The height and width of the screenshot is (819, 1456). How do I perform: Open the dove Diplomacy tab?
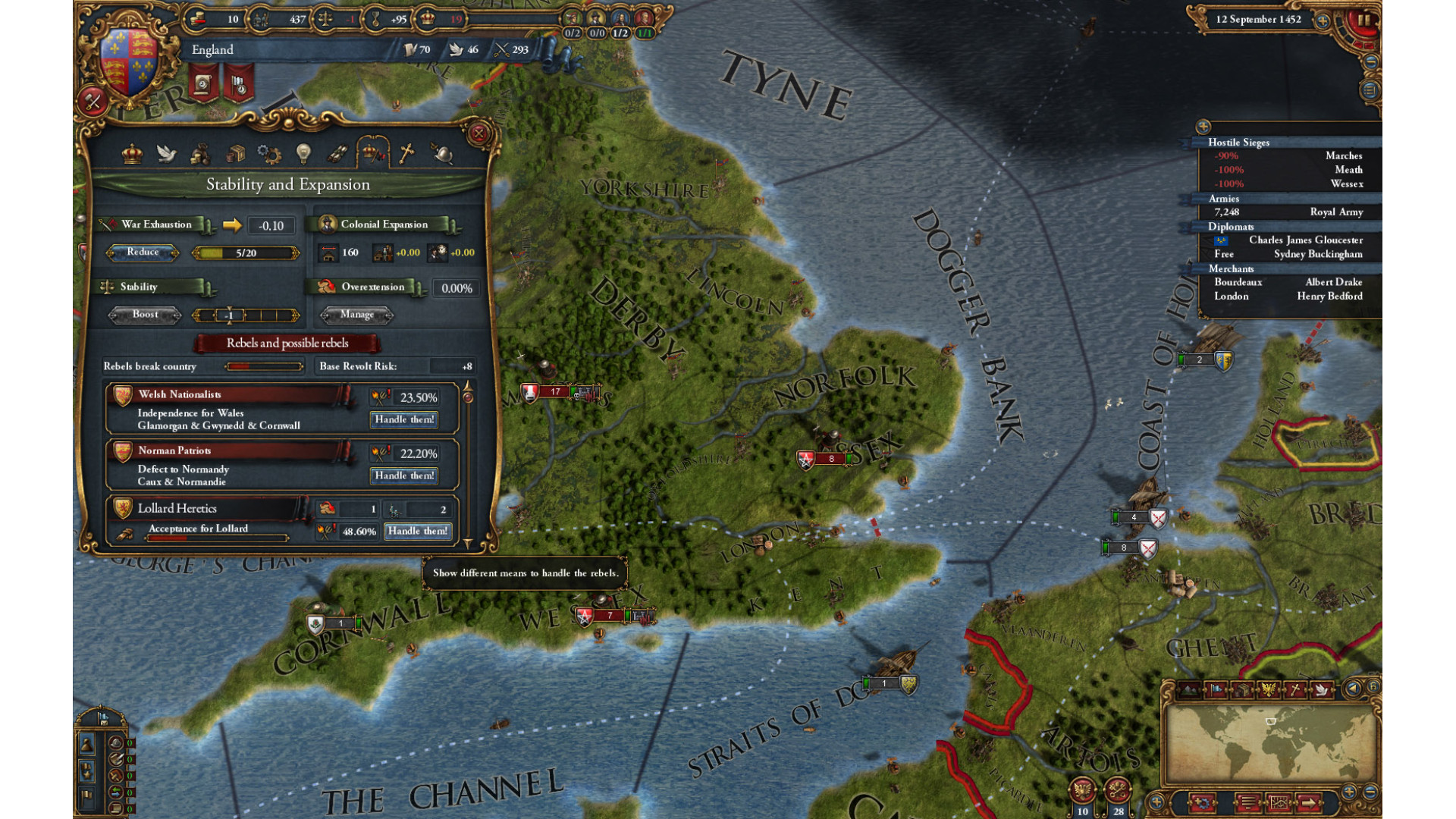click(166, 154)
